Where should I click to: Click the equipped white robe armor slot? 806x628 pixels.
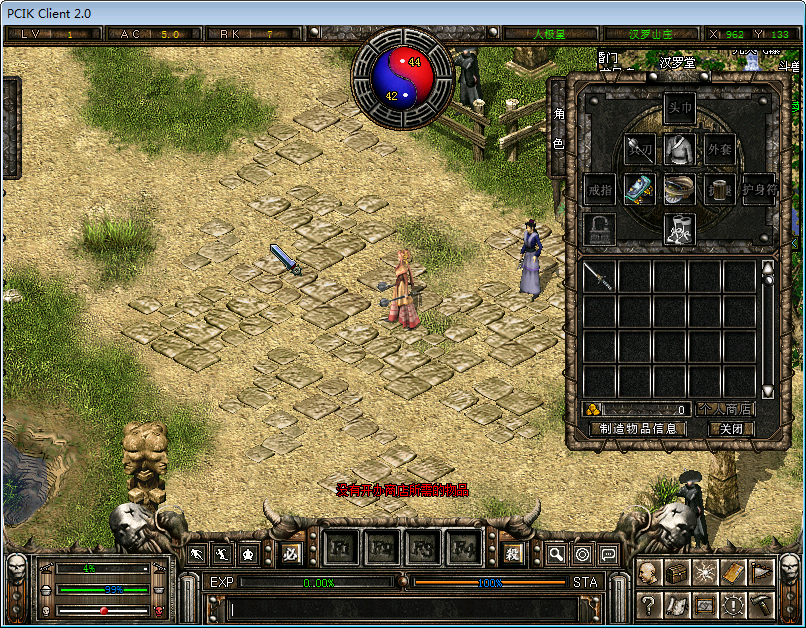click(680, 150)
